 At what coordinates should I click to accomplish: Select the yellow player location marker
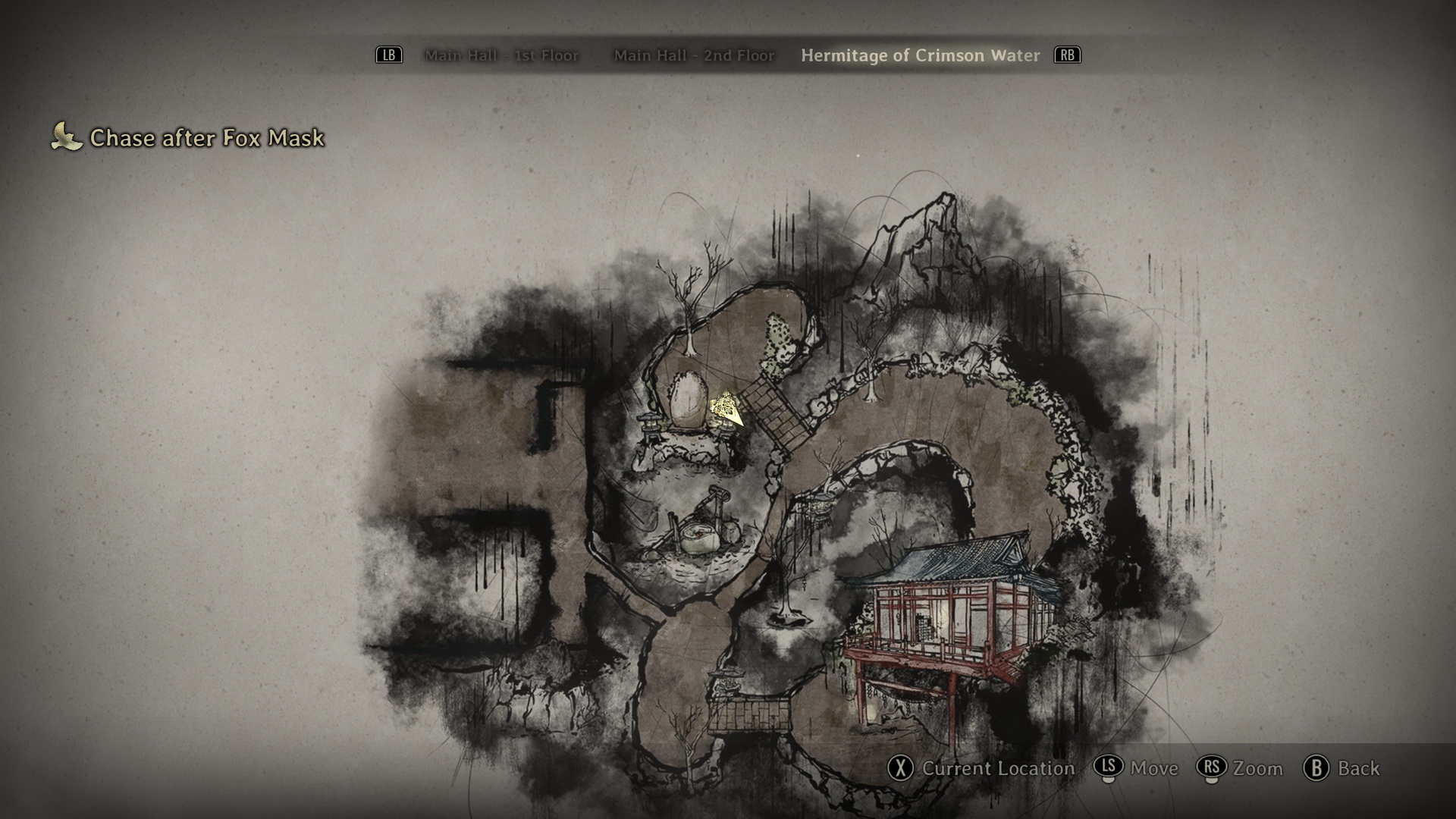726,408
